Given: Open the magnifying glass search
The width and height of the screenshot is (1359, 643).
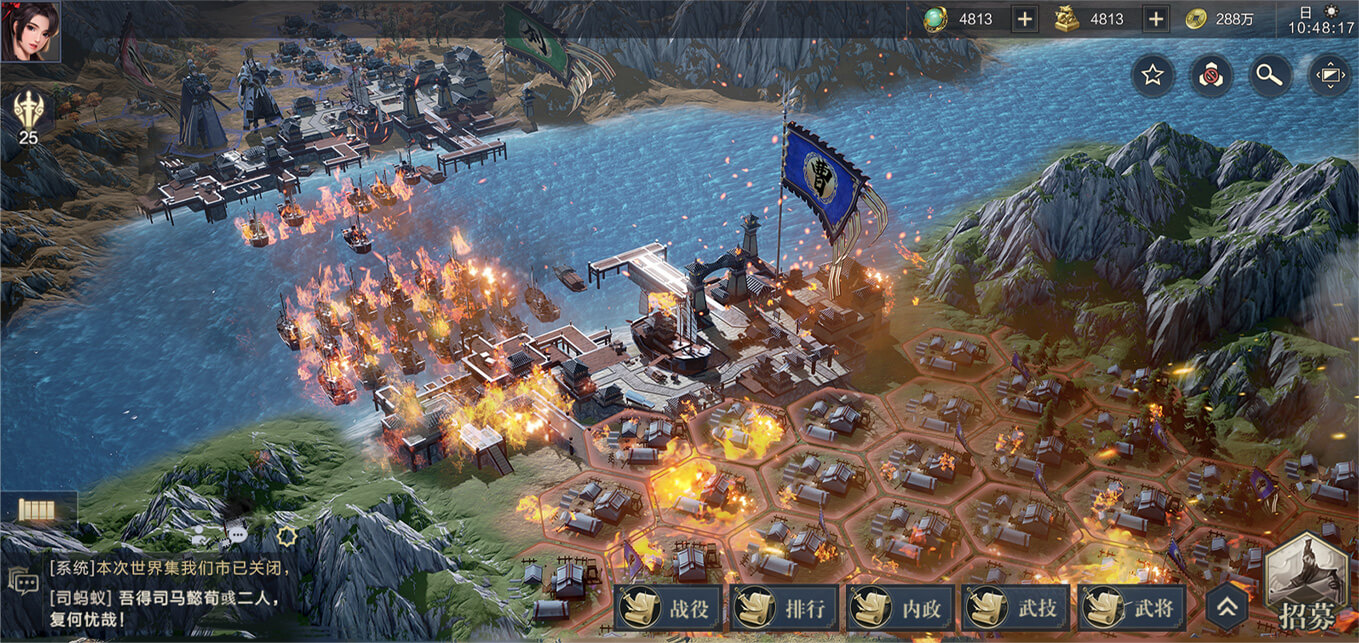Looking at the screenshot, I should tap(1270, 75).
